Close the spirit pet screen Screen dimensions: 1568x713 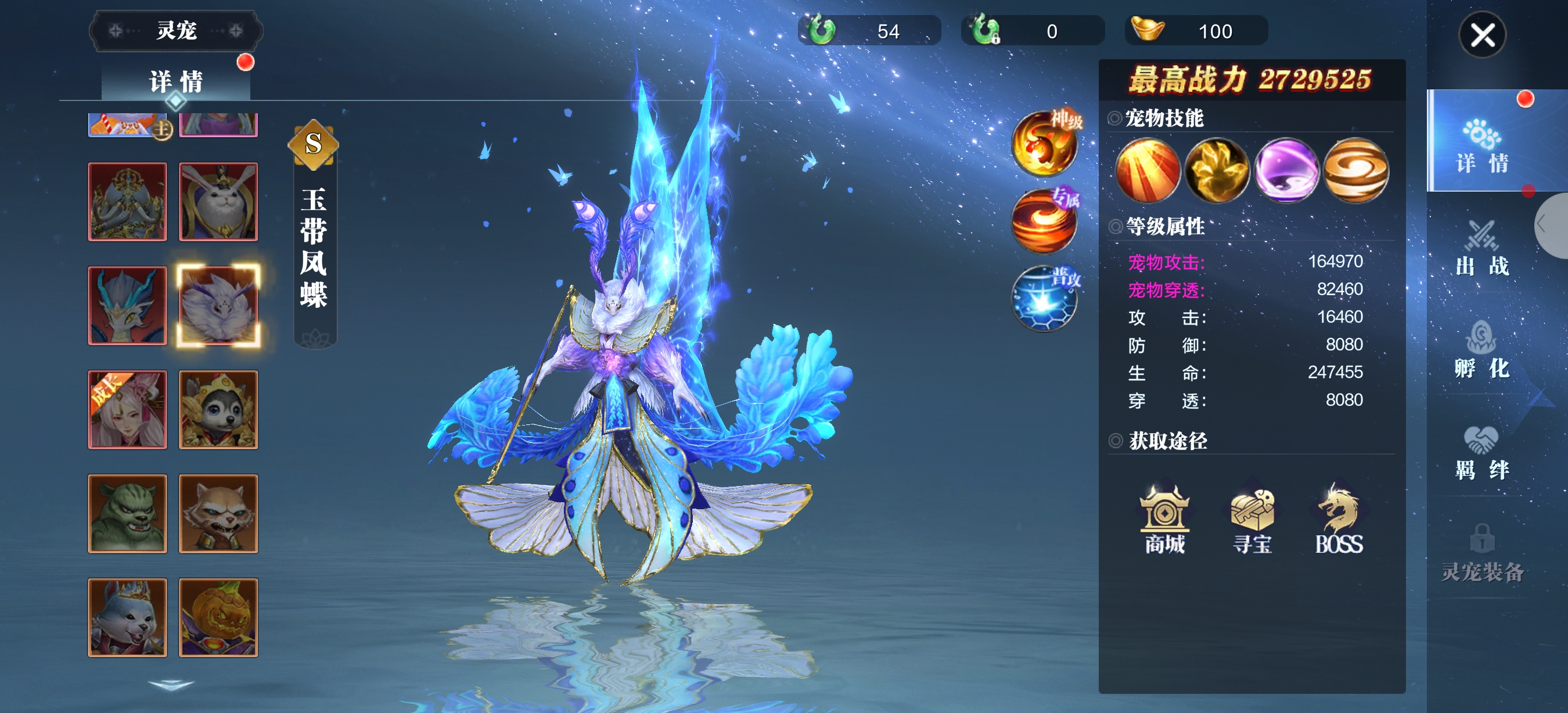(1482, 35)
